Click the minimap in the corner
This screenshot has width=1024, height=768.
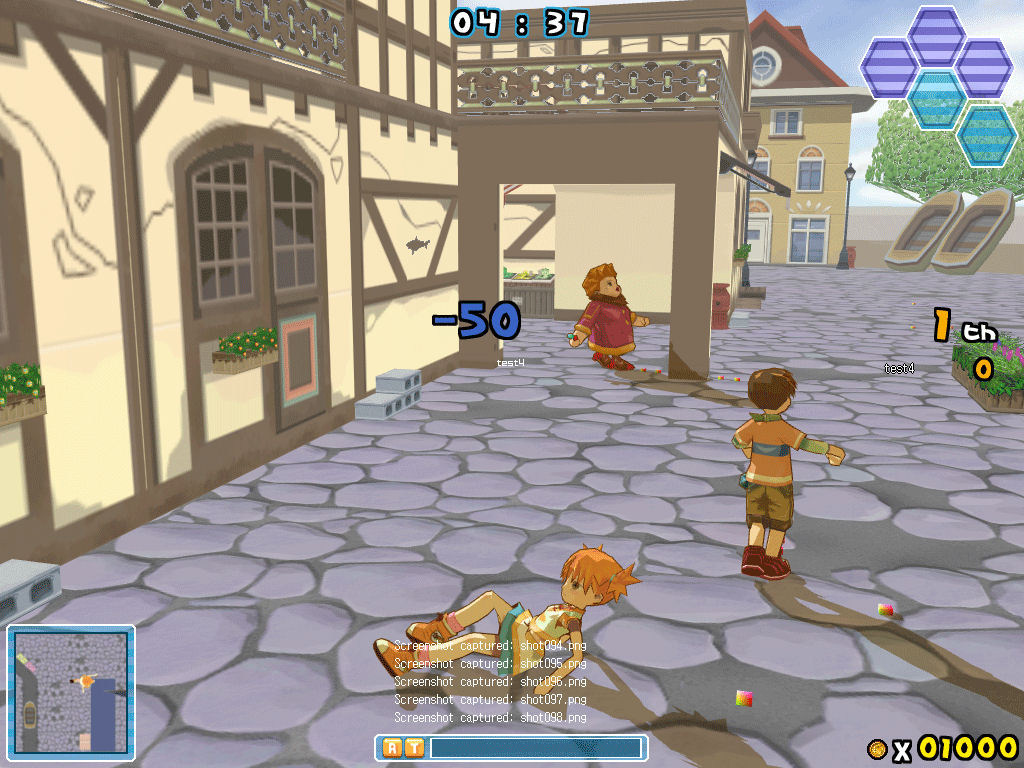pos(70,691)
